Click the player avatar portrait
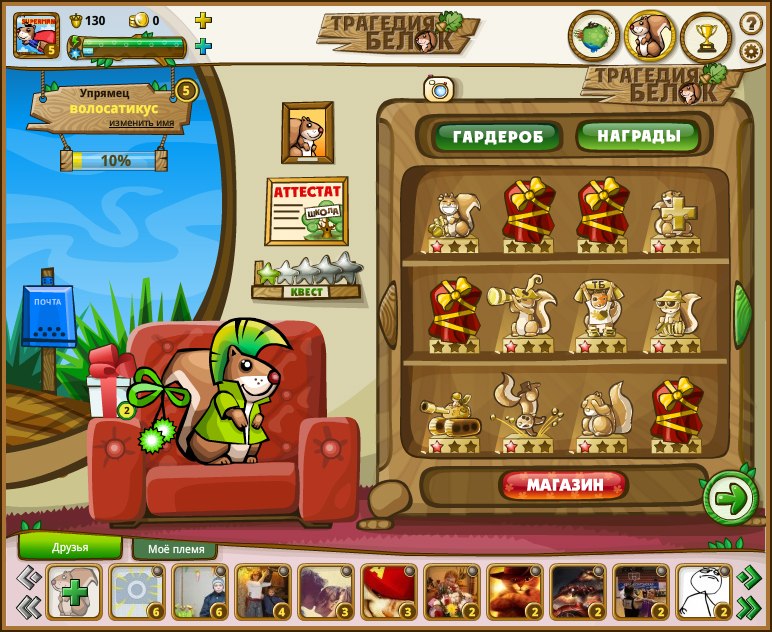 (35, 33)
